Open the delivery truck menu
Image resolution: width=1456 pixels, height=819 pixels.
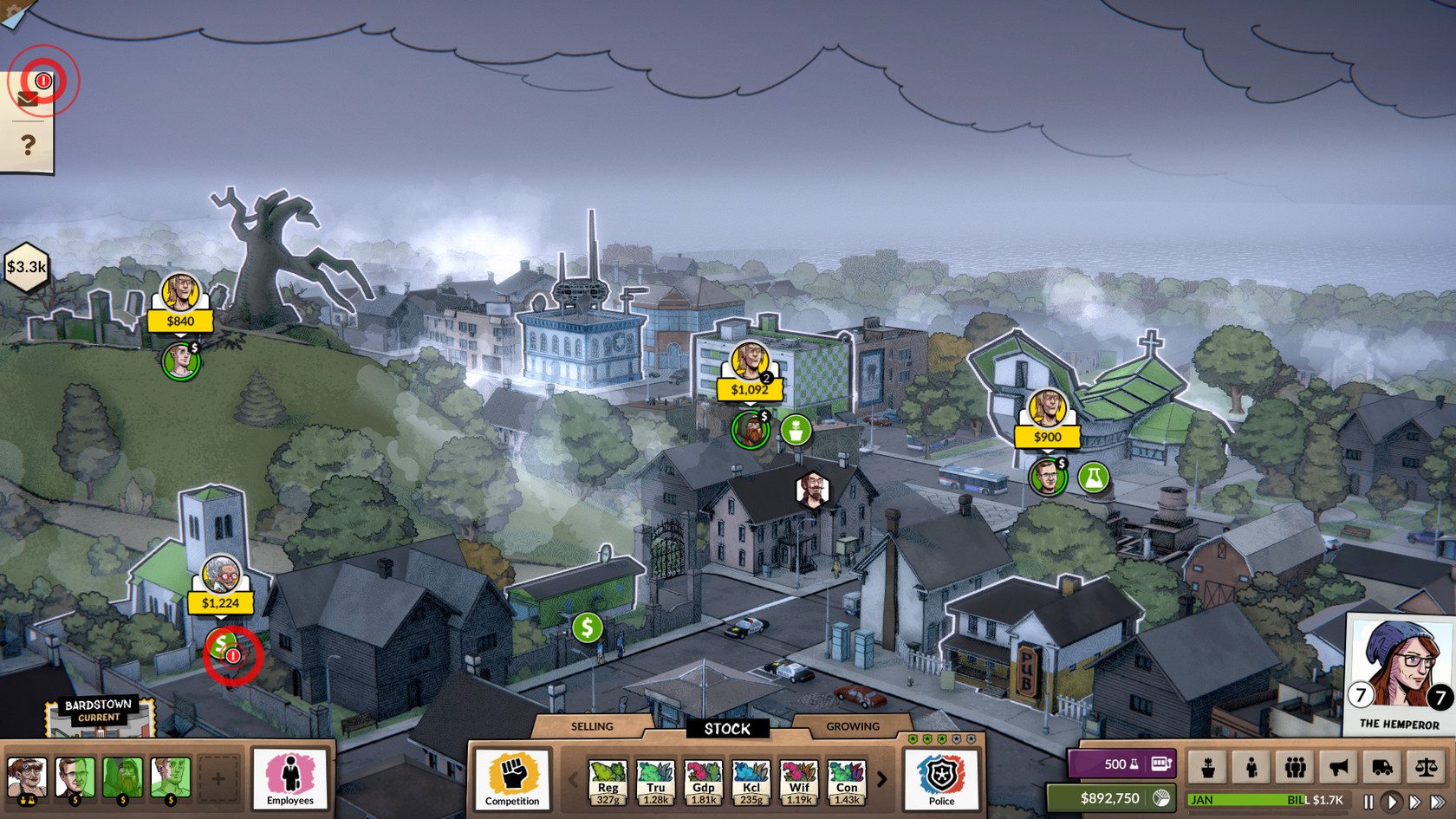pos(1382,767)
